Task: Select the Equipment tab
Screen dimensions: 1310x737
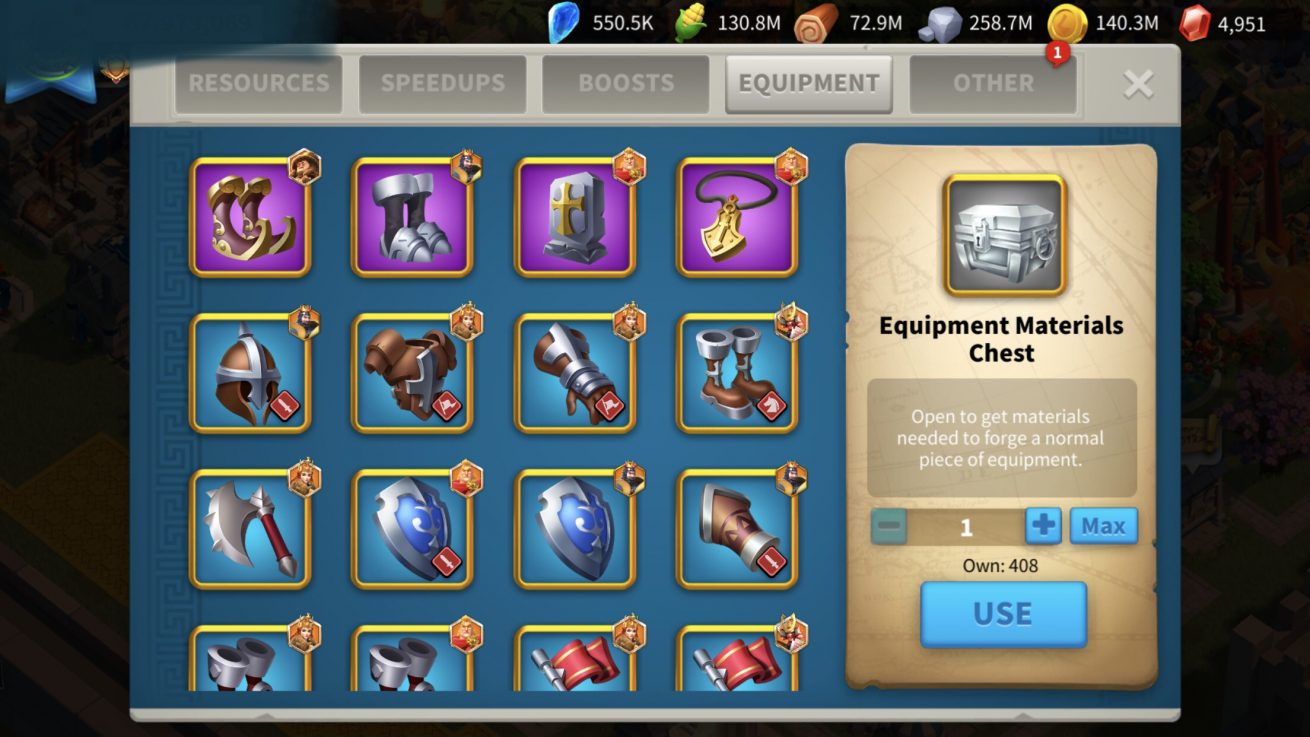Action: (x=808, y=83)
